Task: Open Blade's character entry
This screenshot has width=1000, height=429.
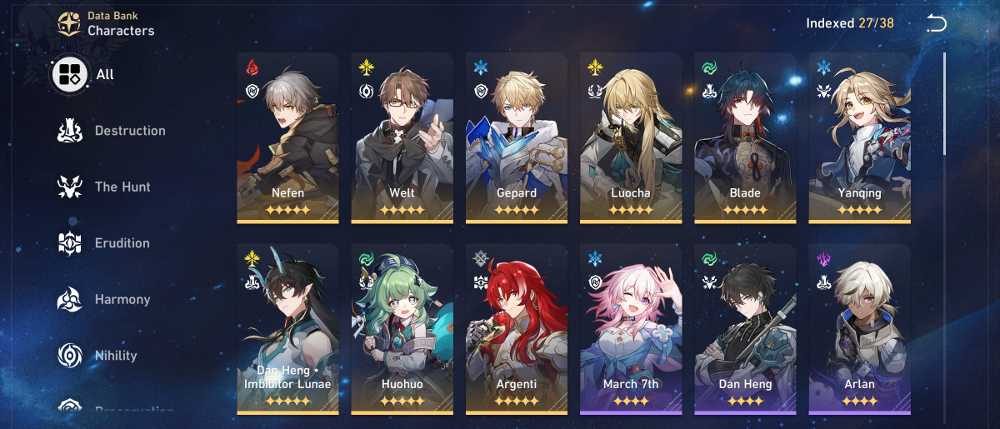Action: pos(745,138)
